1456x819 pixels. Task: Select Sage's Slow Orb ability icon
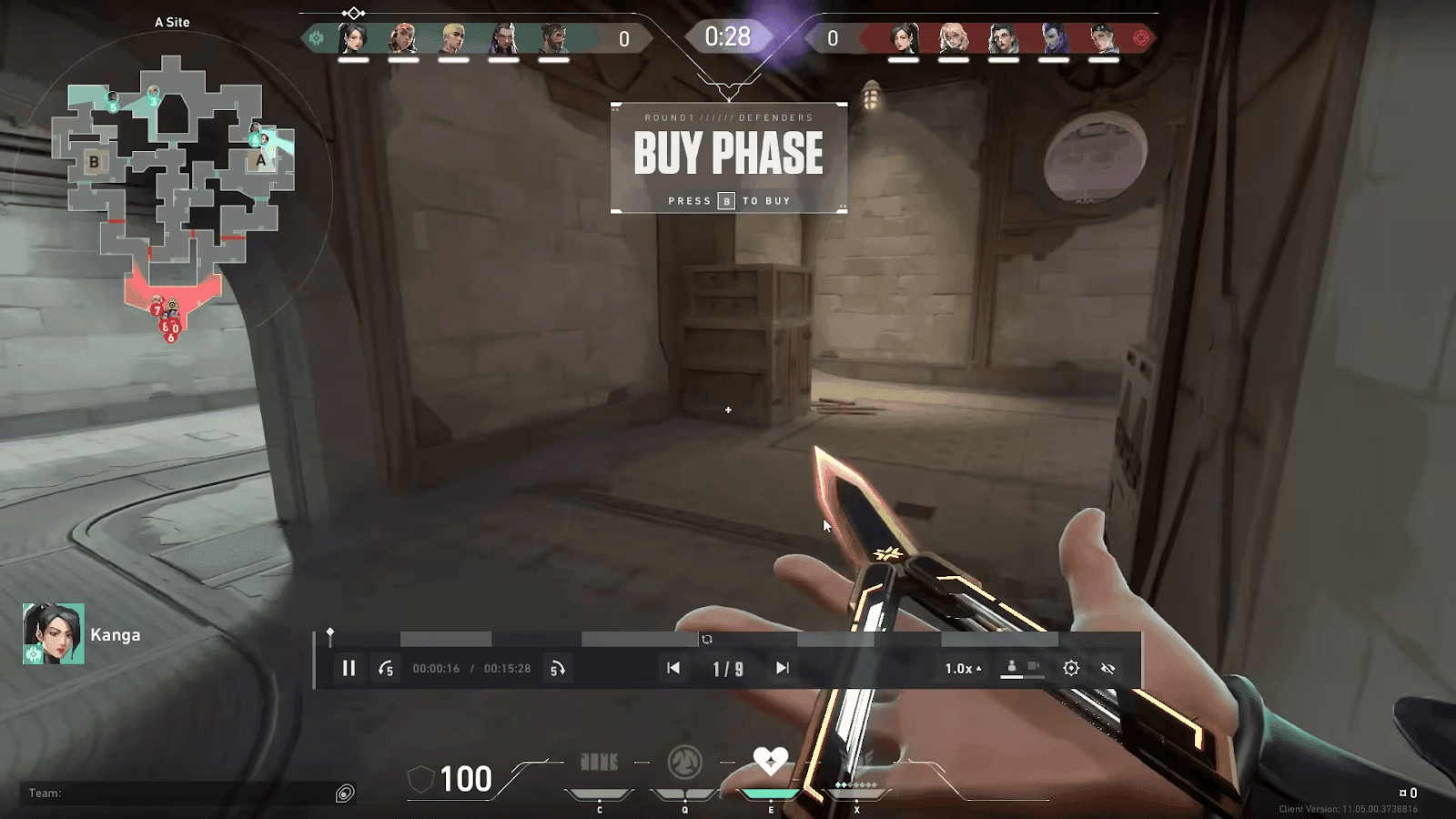[x=684, y=761]
